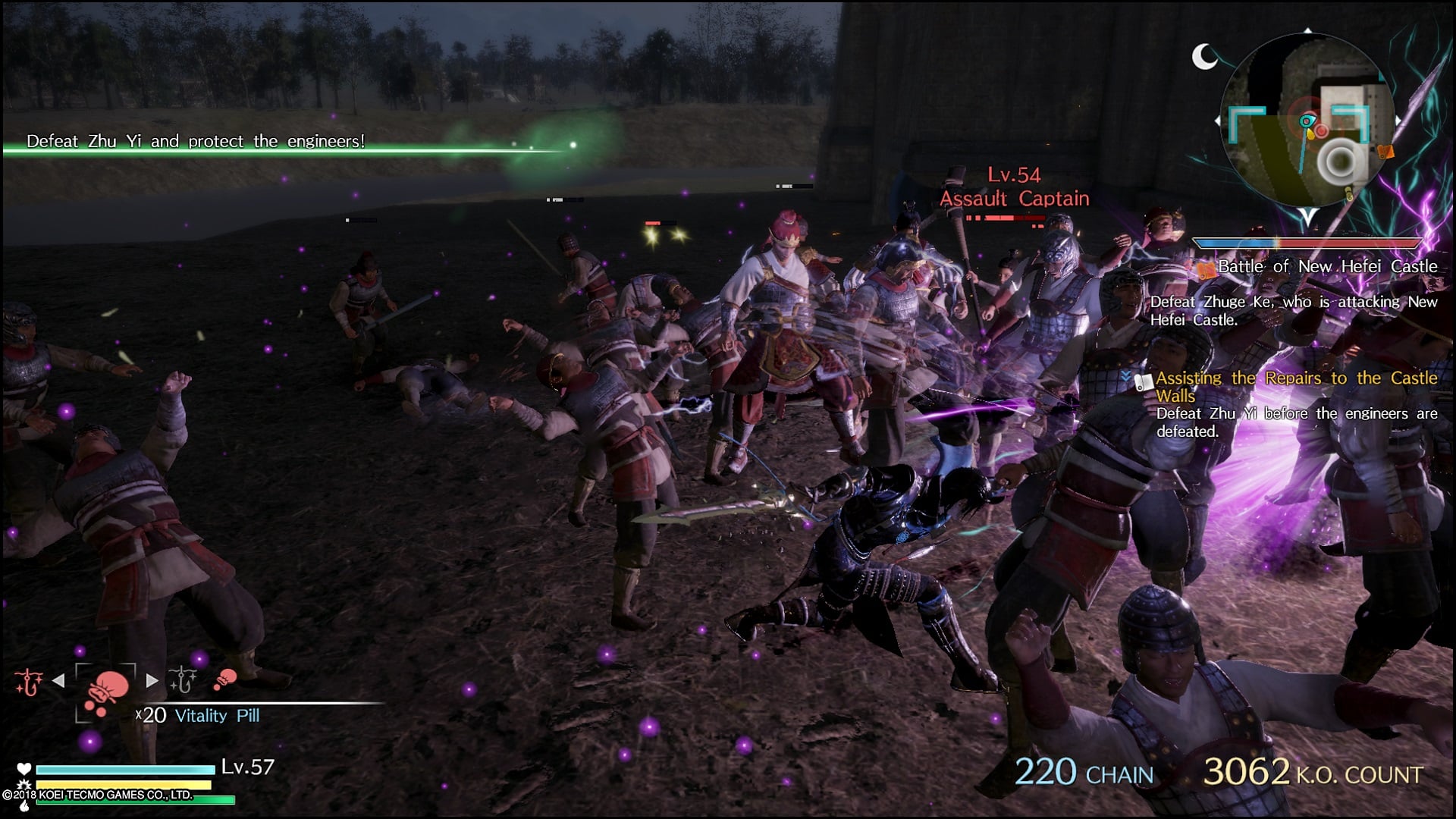Click the crescent moon night-time icon
The image size is (1456, 819).
coord(1203,56)
